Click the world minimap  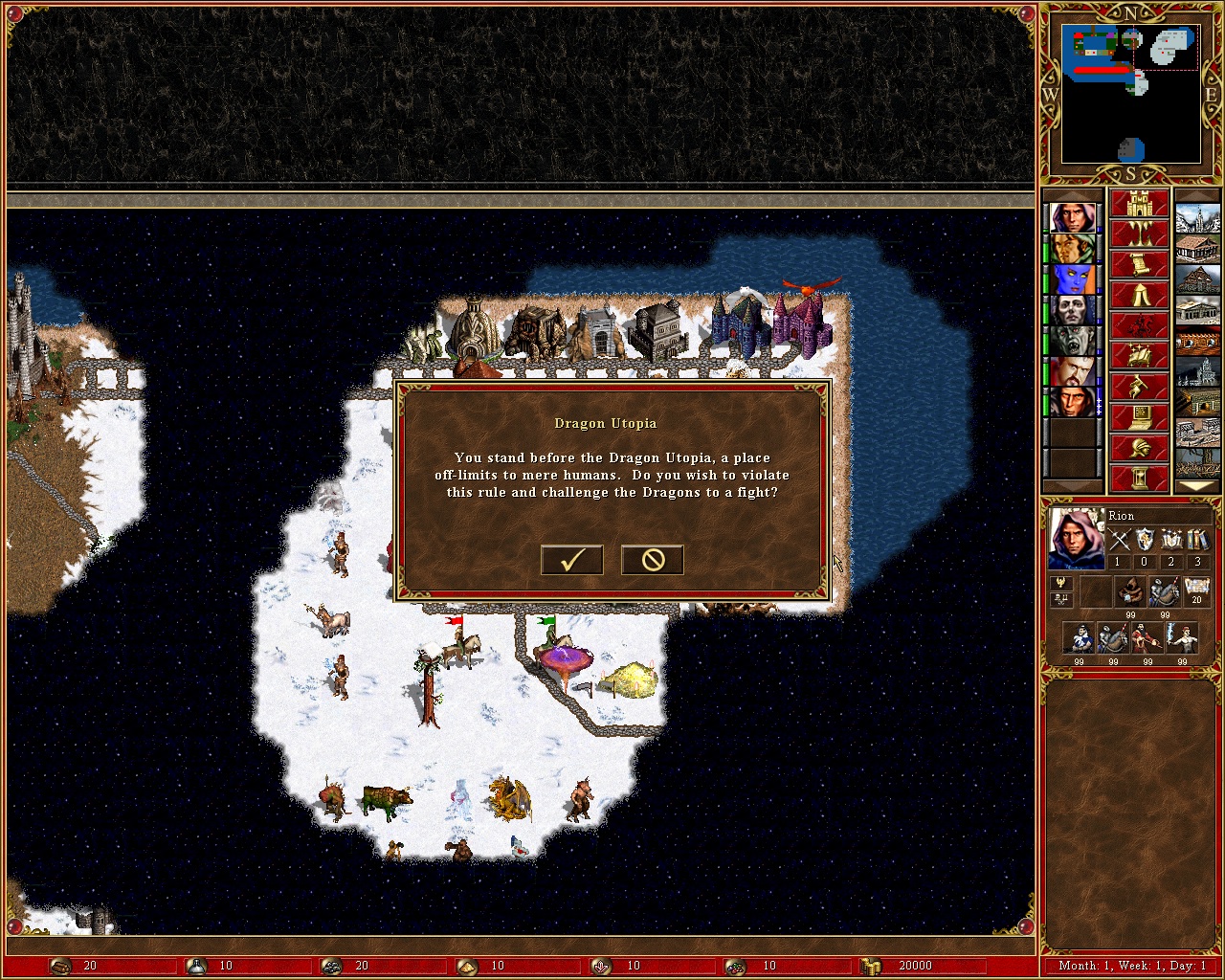point(1131,94)
